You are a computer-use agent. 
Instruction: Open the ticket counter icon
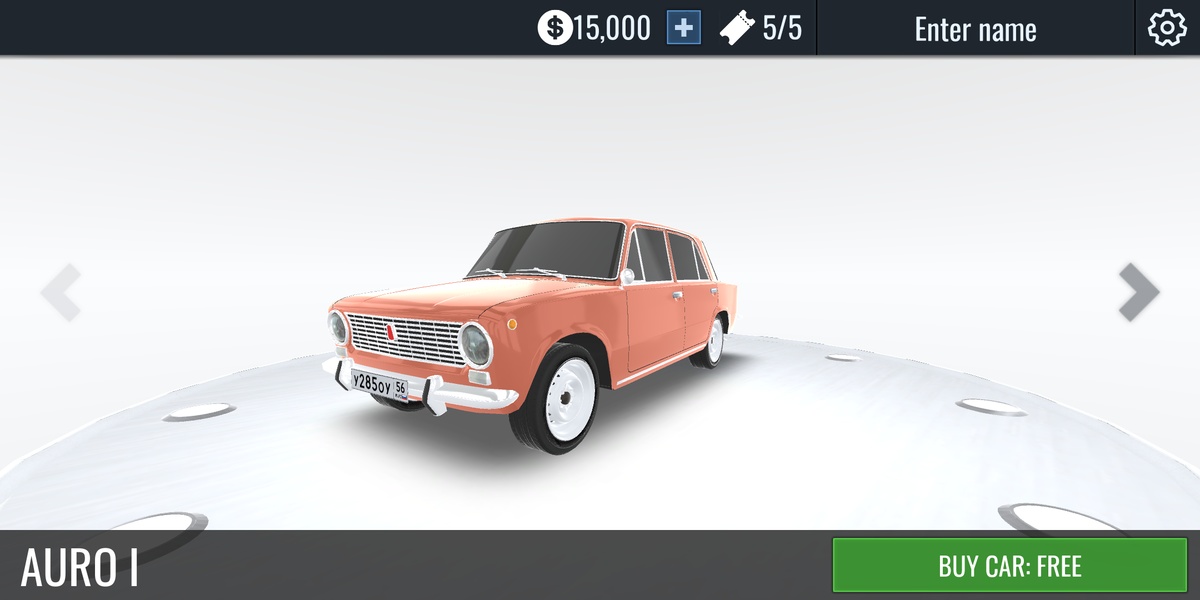pos(737,28)
